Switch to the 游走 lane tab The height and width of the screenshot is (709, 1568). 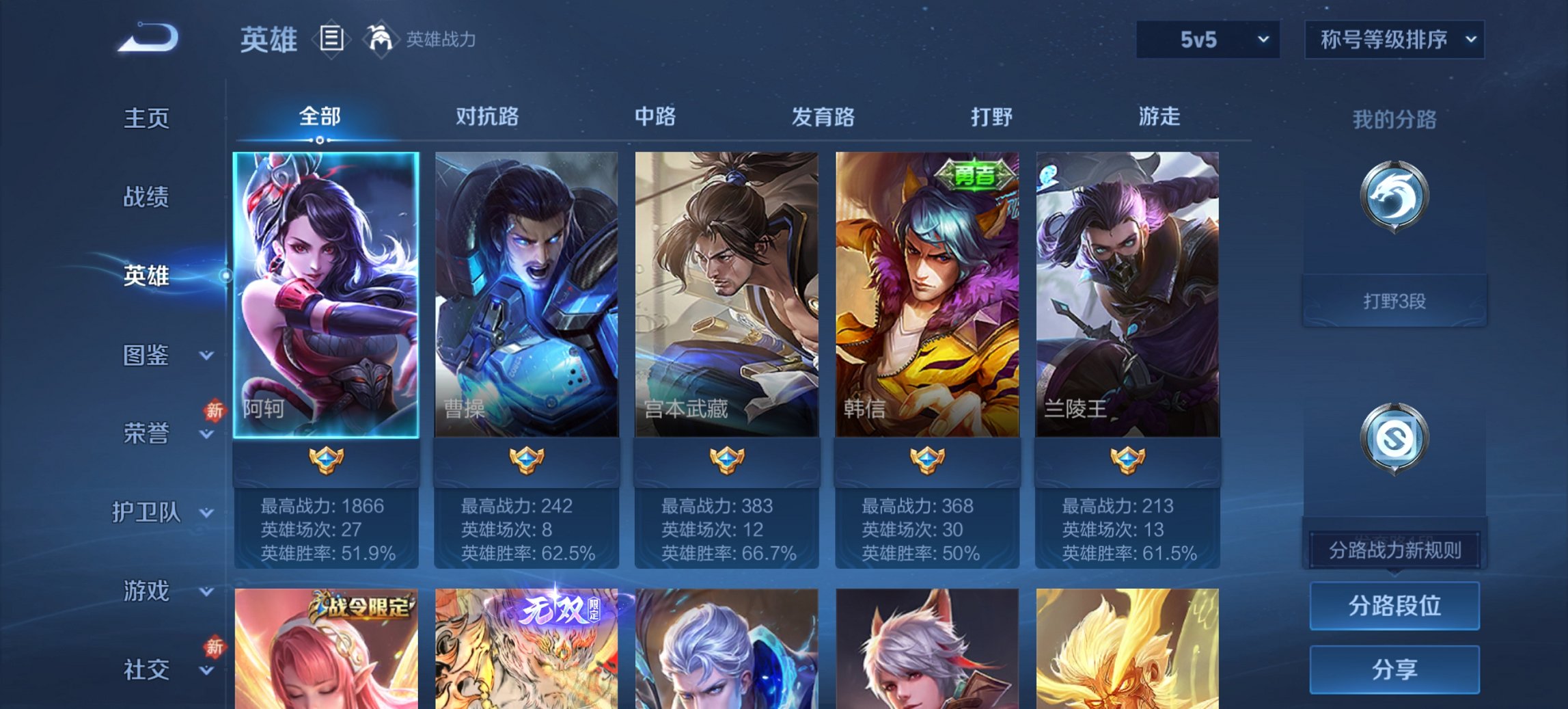[x=1160, y=117]
